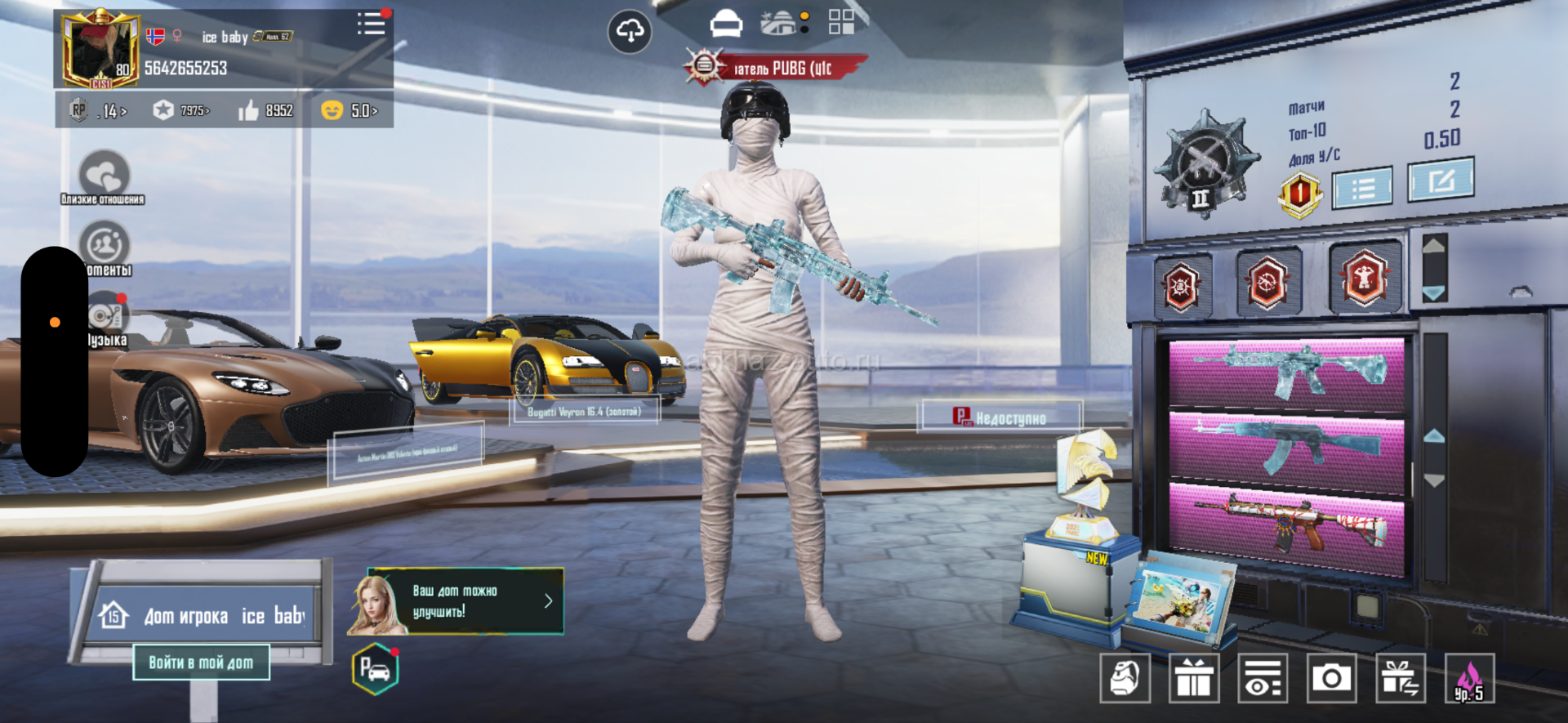This screenshot has width=1568, height=723.
Task: Give a like with the thumbs-up icon
Action: point(248,110)
